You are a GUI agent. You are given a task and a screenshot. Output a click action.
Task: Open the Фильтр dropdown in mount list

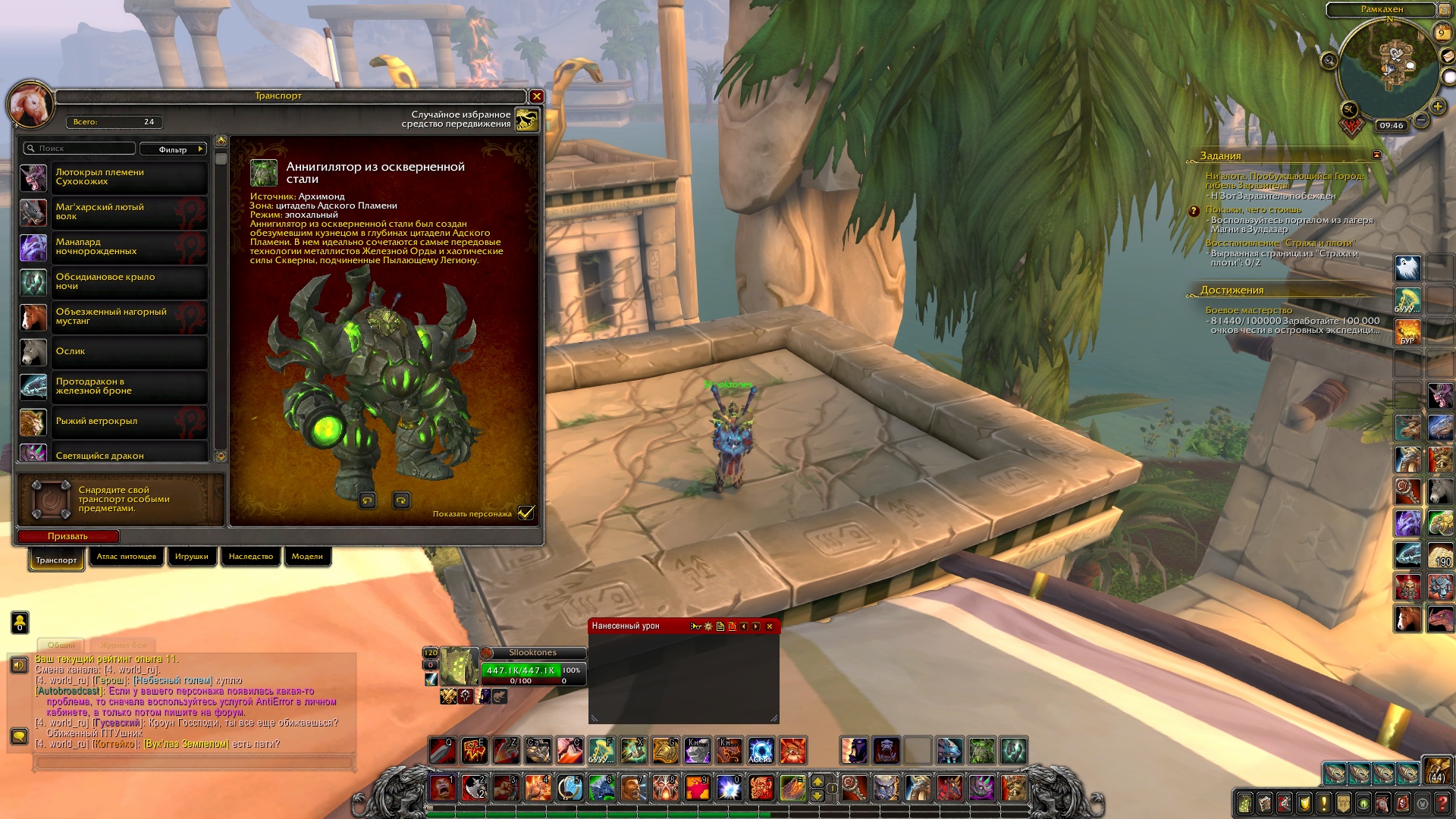click(x=173, y=149)
